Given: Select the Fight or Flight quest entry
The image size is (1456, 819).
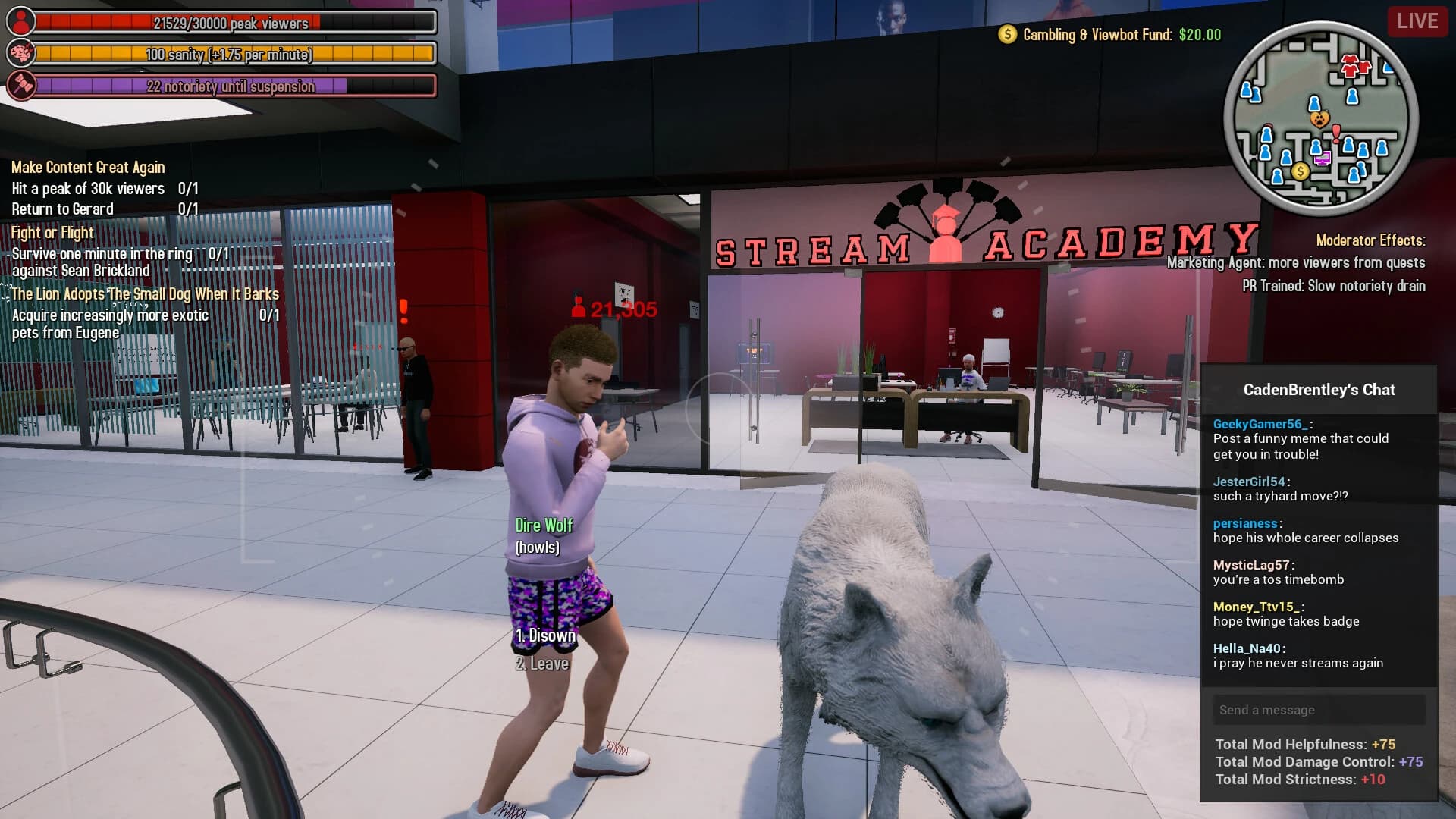Looking at the screenshot, I should pos(52,233).
